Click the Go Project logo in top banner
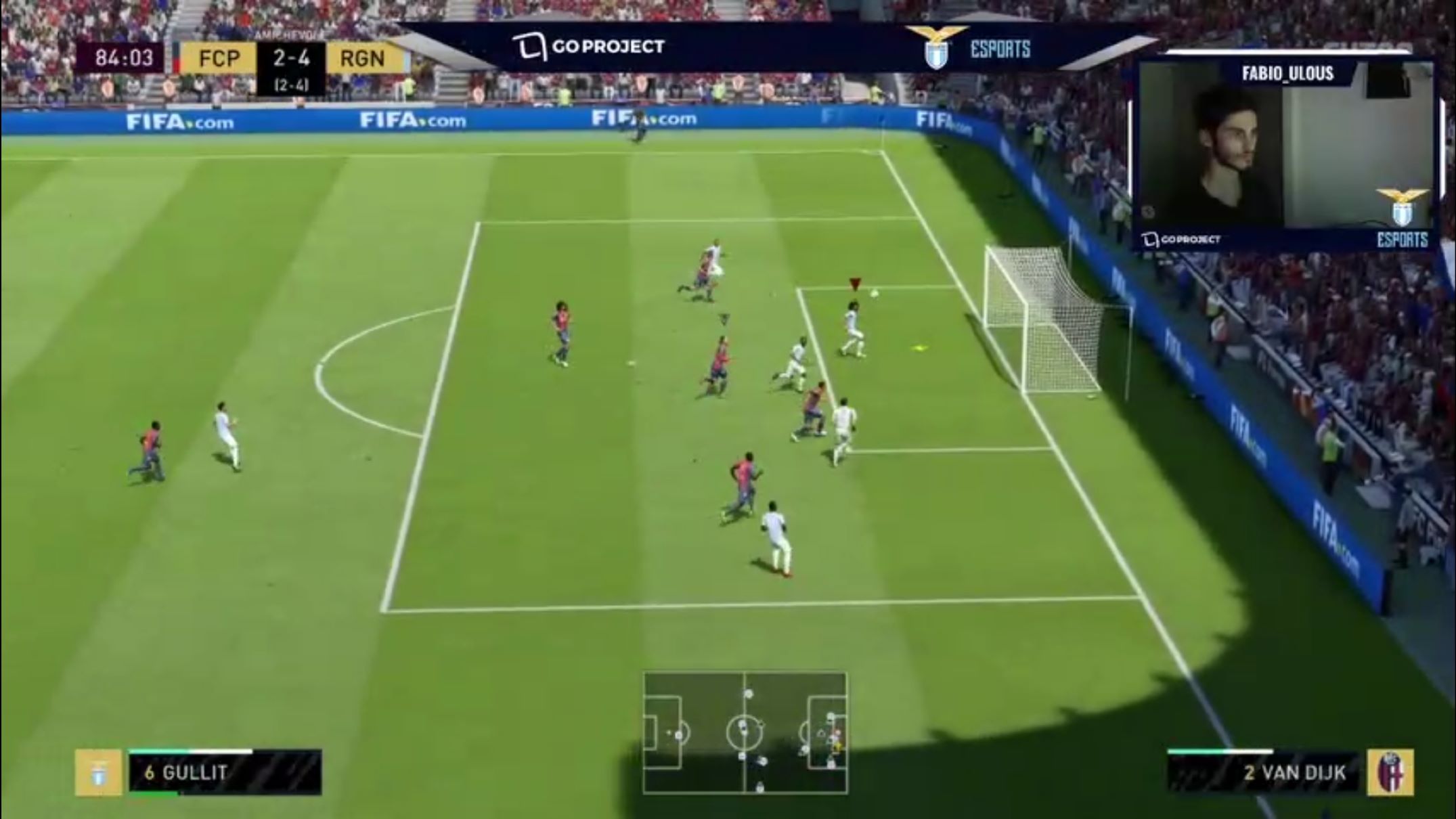Image resolution: width=1456 pixels, height=819 pixels. click(x=589, y=47)
